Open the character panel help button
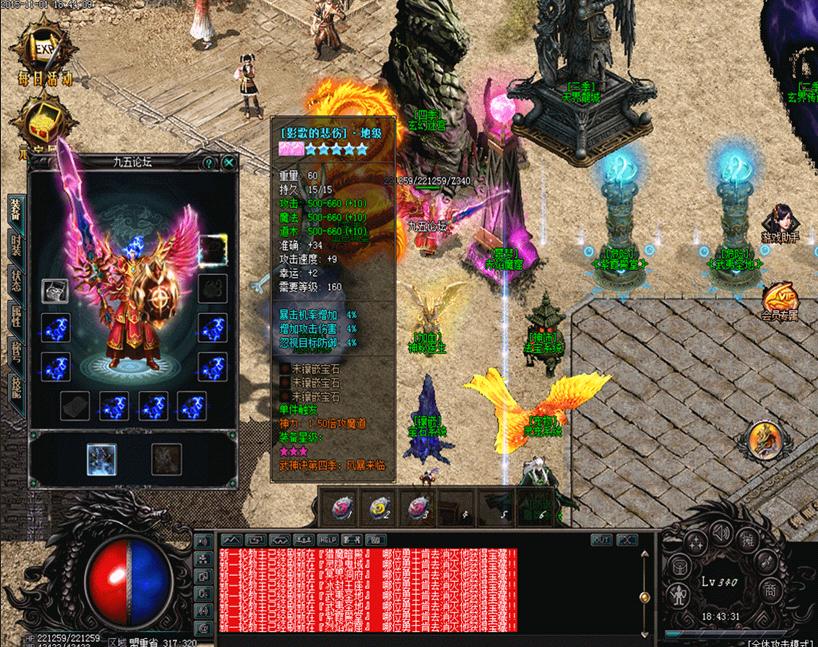Viewport: 818px width, 647px height. coord(208,162)
